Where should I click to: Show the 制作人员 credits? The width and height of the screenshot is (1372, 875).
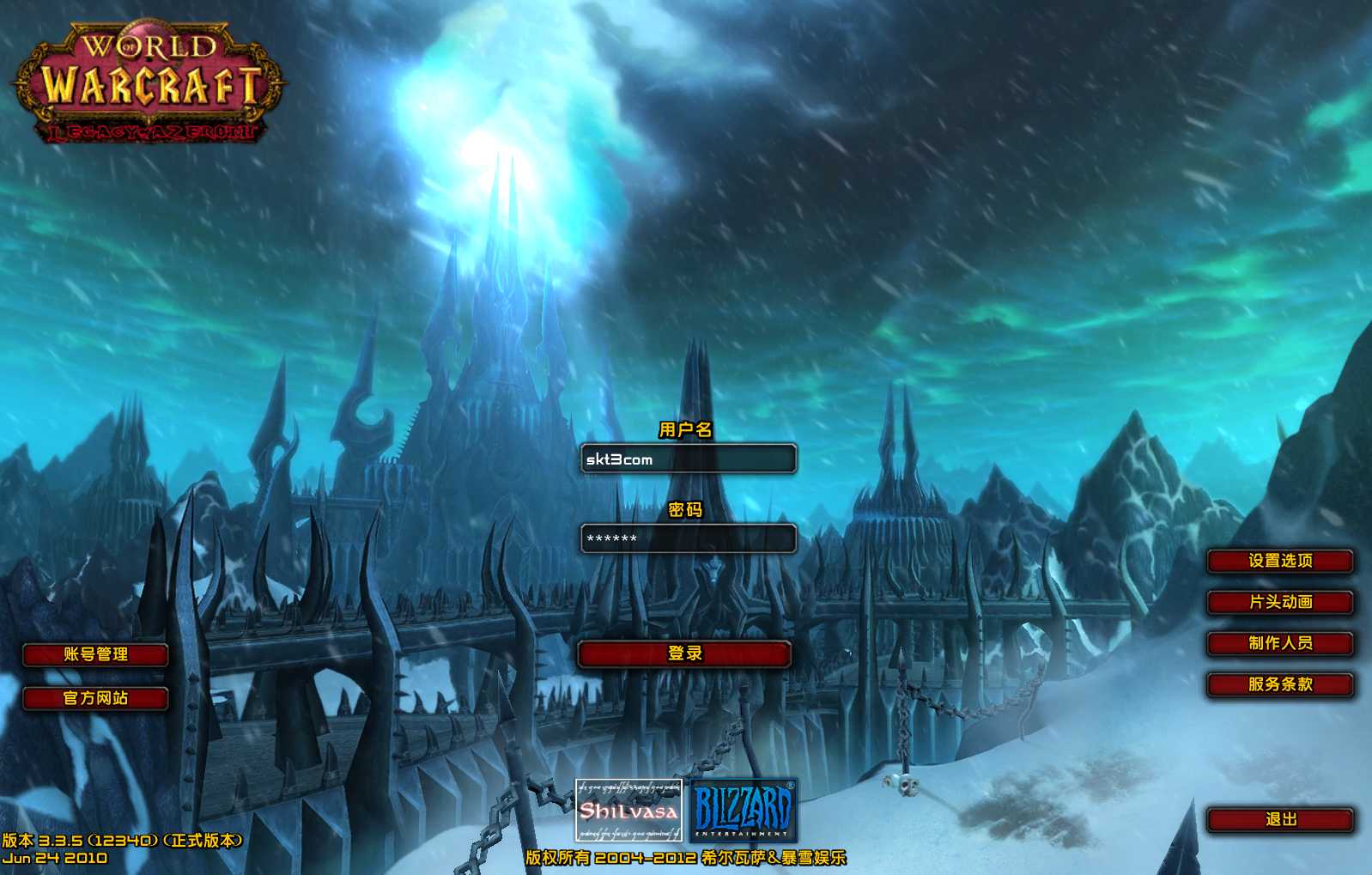(x=1280, y=643)
